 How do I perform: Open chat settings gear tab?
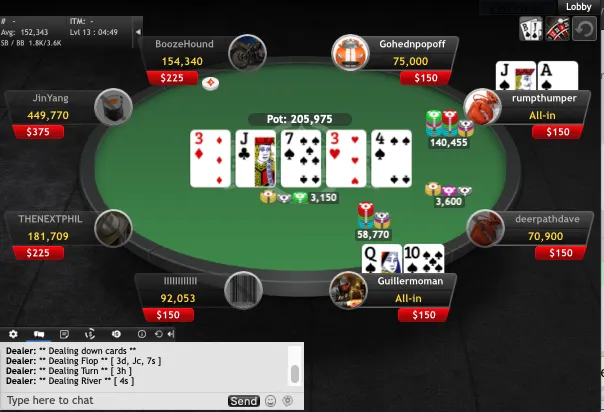coord(14,334)
